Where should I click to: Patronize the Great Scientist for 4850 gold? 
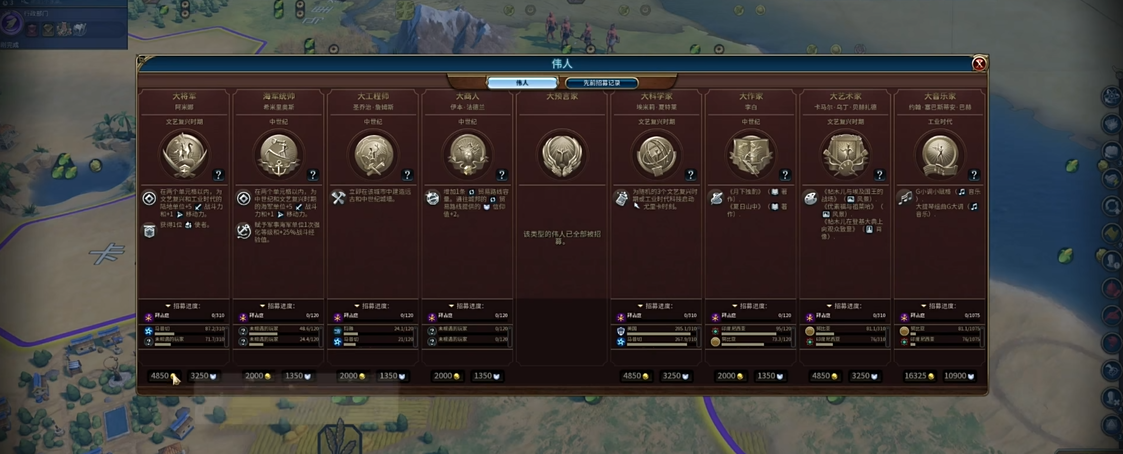click(635, 377)
